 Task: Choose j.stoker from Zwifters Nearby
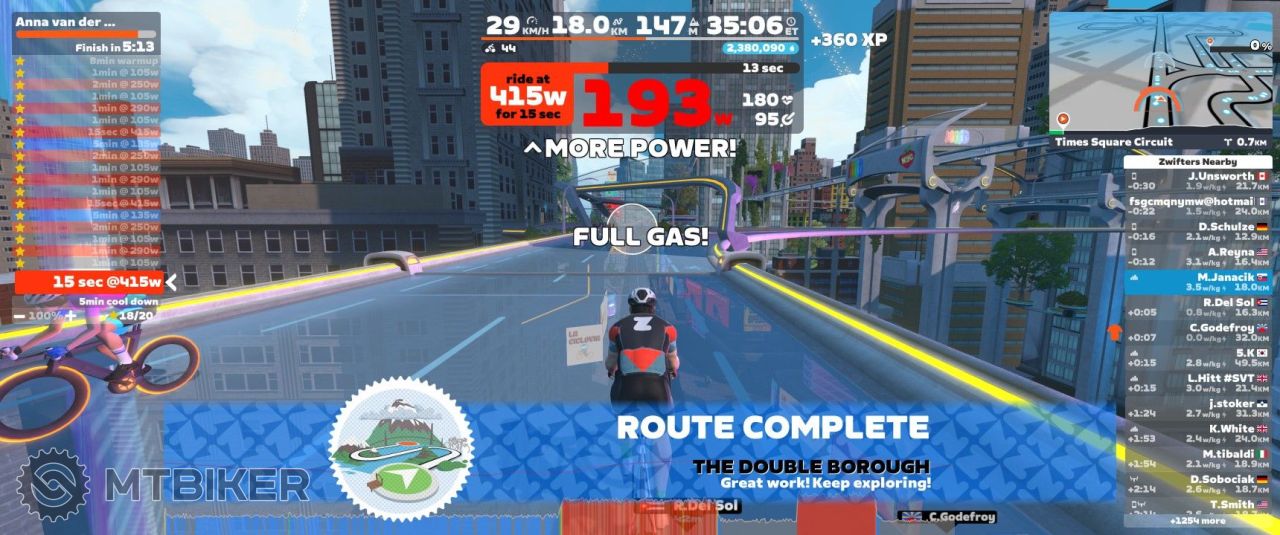coord(1200,408)
